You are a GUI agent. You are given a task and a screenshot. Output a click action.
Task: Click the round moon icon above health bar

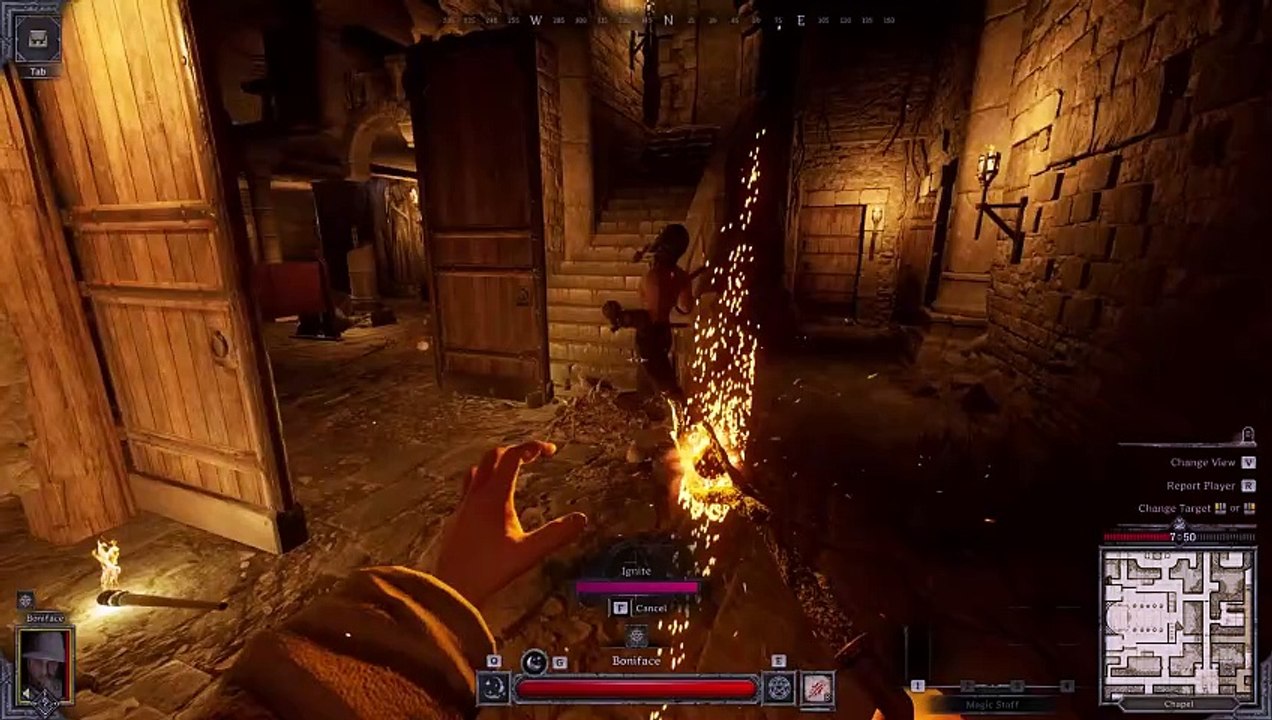[535, 661]
